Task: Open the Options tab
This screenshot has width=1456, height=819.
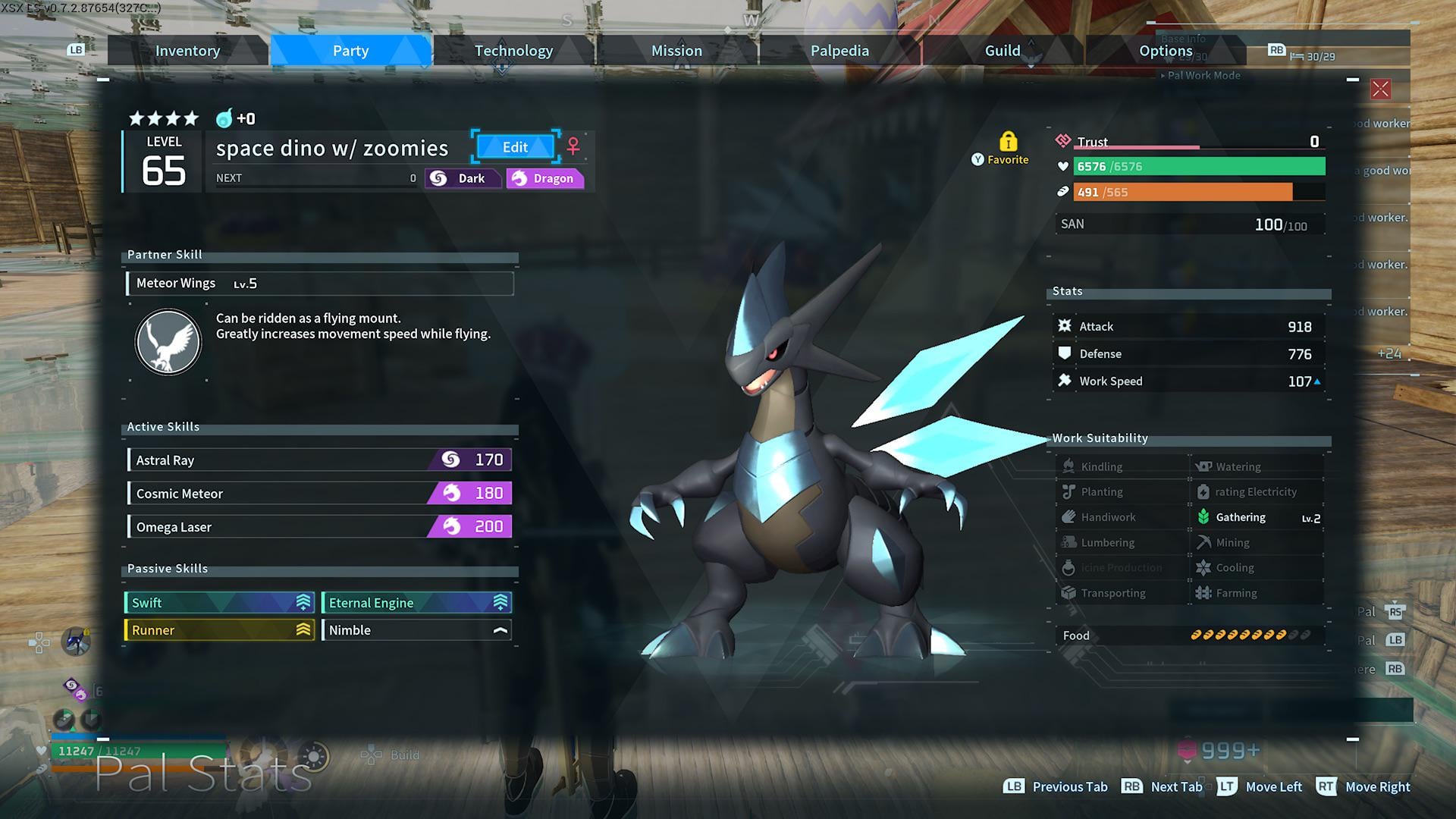Action: [1165, 51]
